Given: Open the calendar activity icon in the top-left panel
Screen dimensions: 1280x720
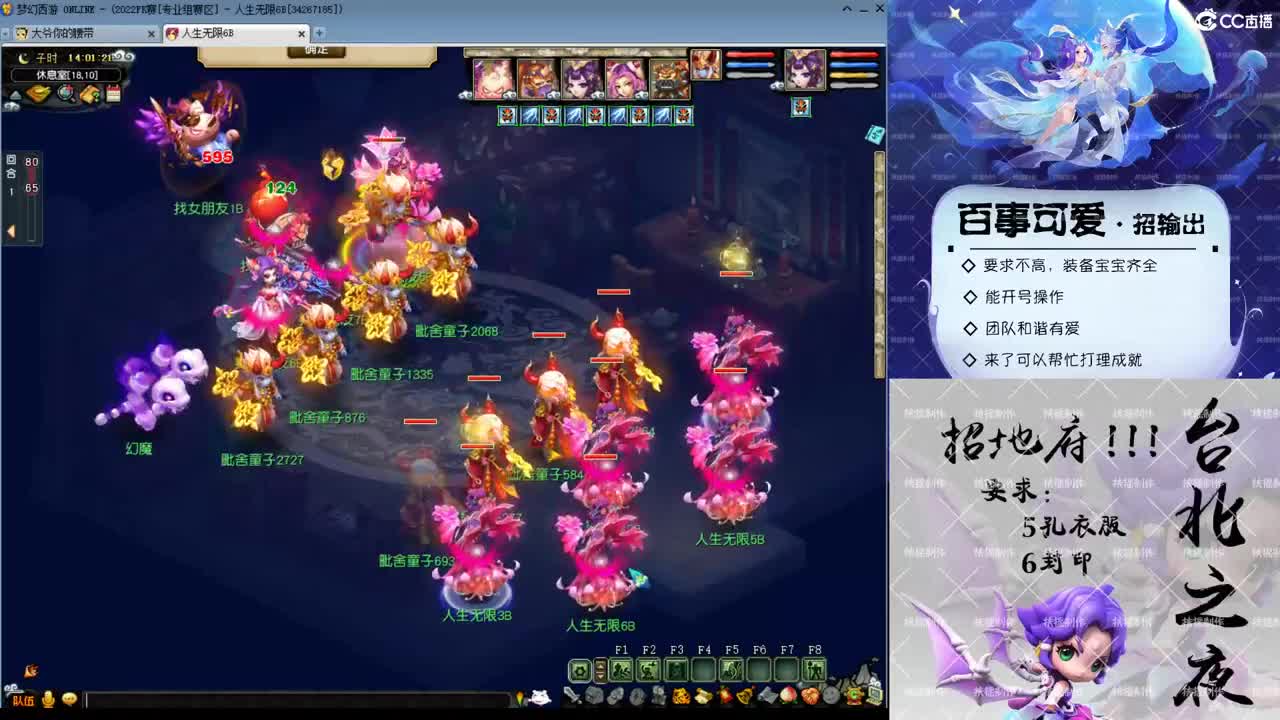Looking at the screenshot, I should (114, 92).
